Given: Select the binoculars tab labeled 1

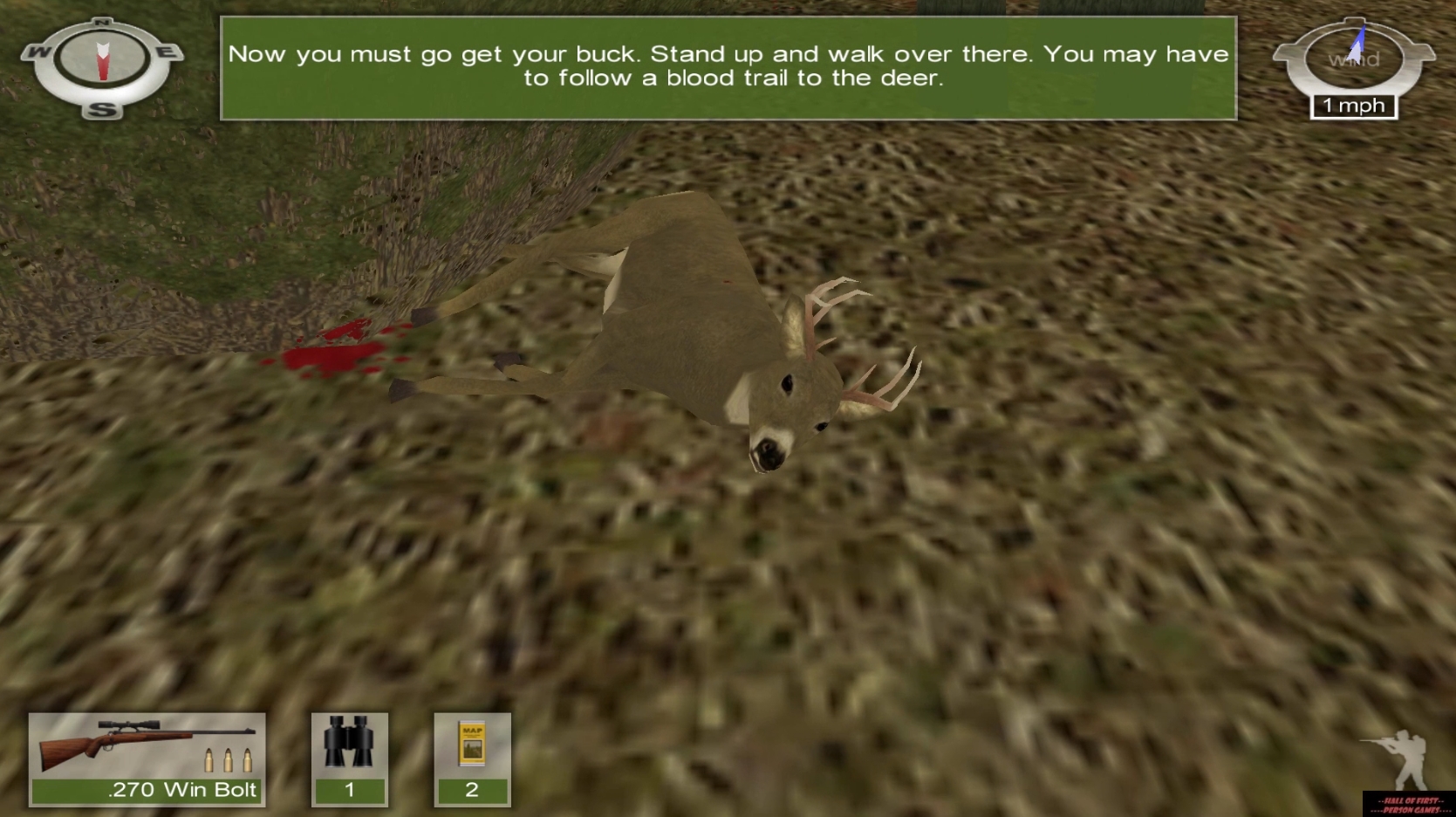Looking at the screenshot, I should (349, 790).
